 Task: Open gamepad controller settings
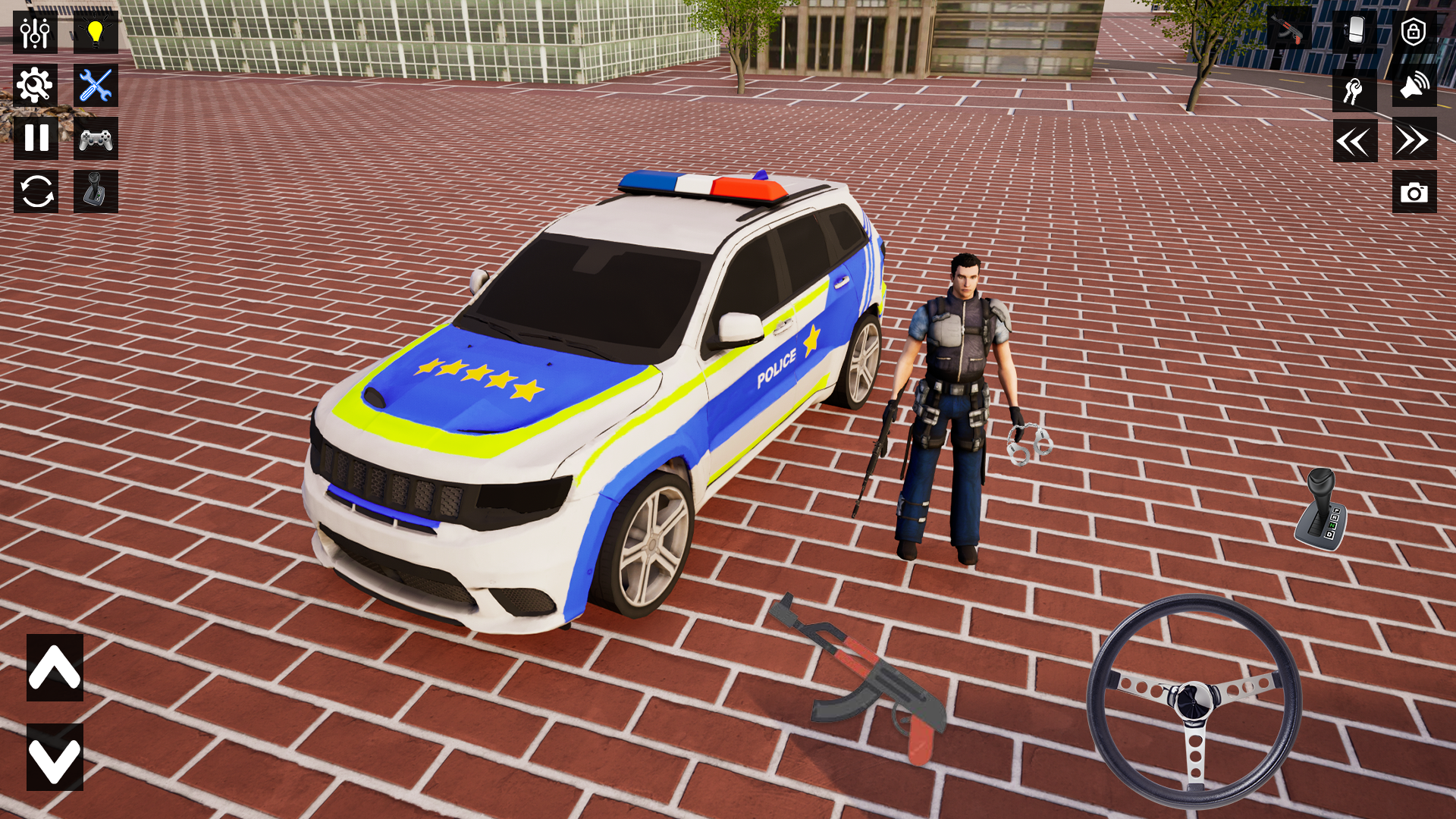(x=94, y=139)
